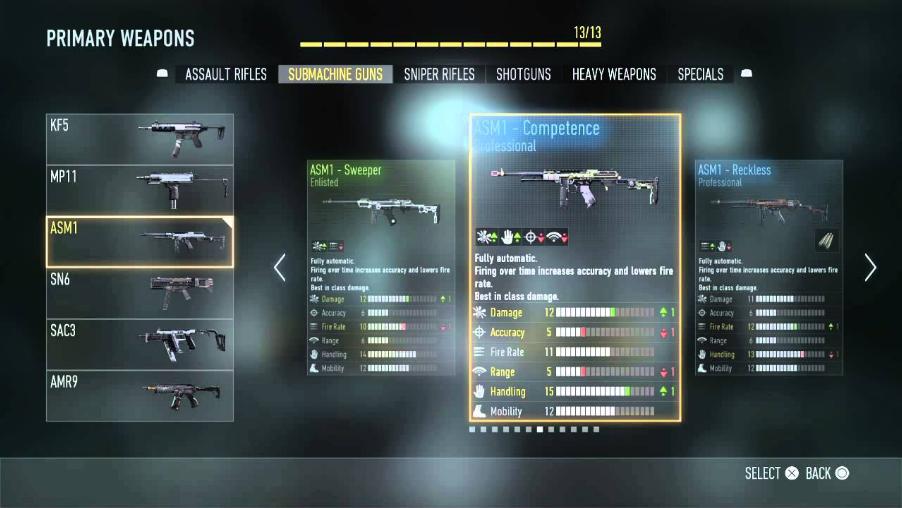Select the KF5 weapon row
This screenshot has width=902, height=508.
[140, 138]
